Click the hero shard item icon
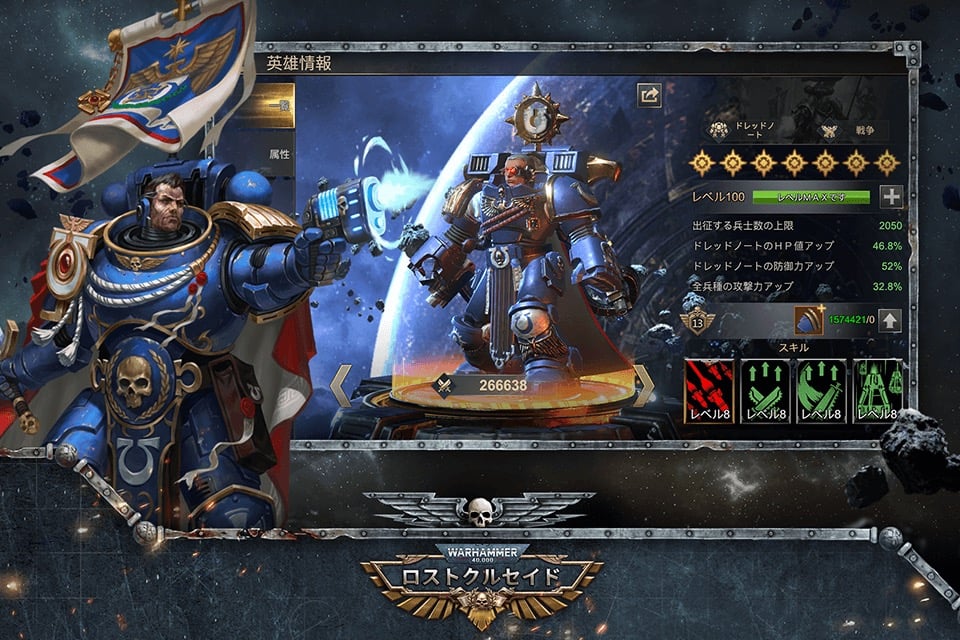This screenshot has height=640, width=960. (x=808, y=321)
